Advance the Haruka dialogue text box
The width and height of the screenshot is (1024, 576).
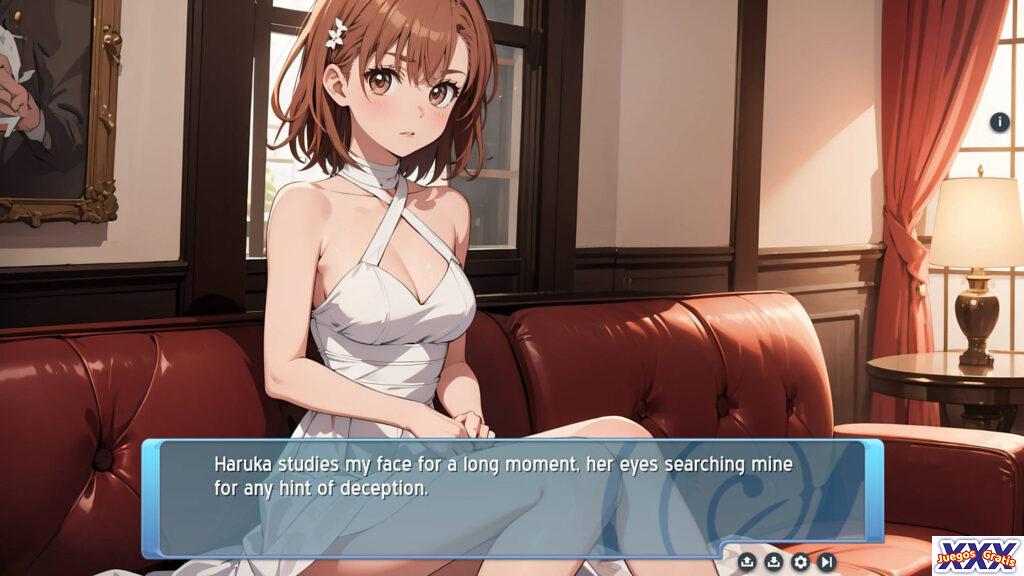point(512,497)
